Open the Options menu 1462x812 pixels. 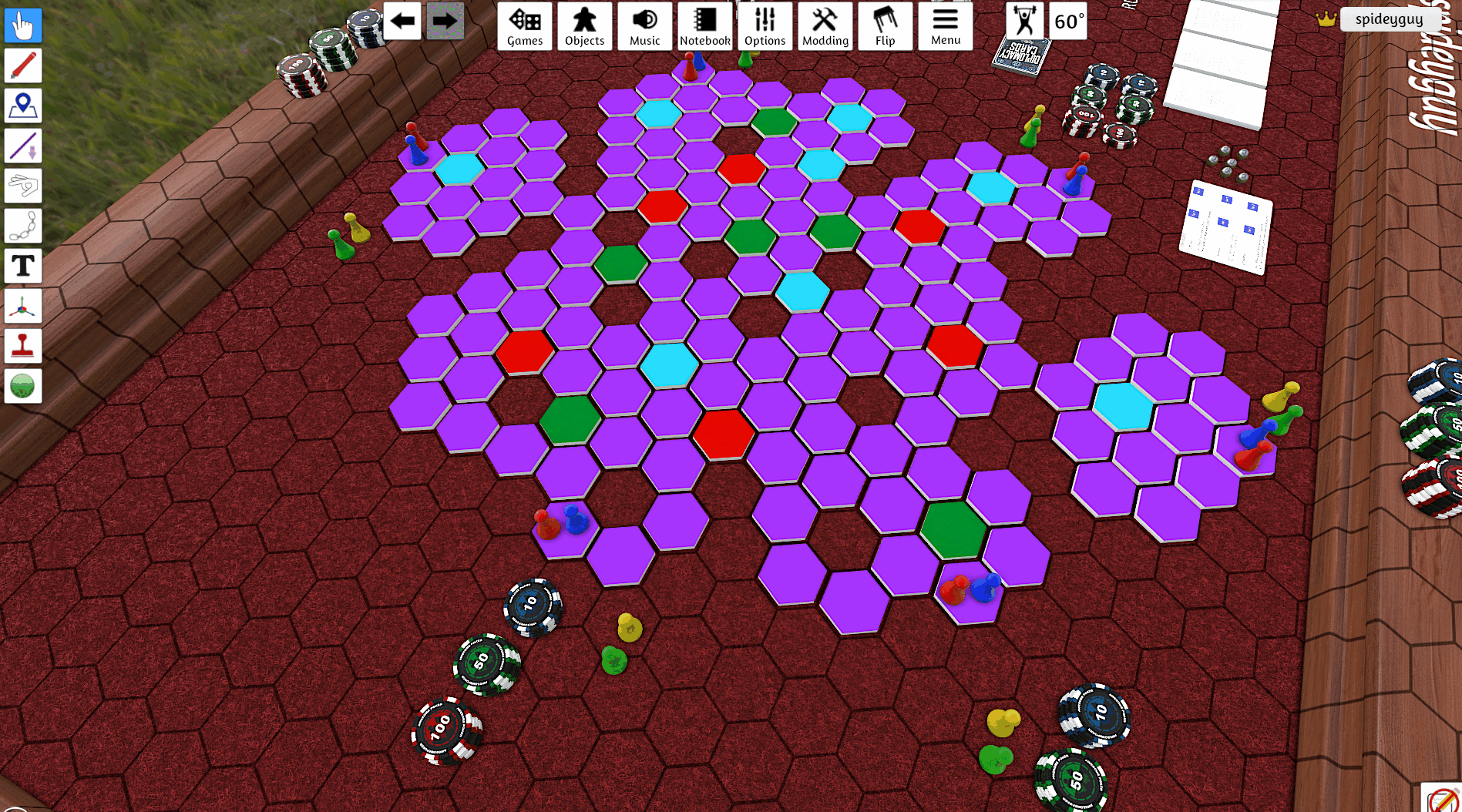pyautogui.click(x=765, y=25)
